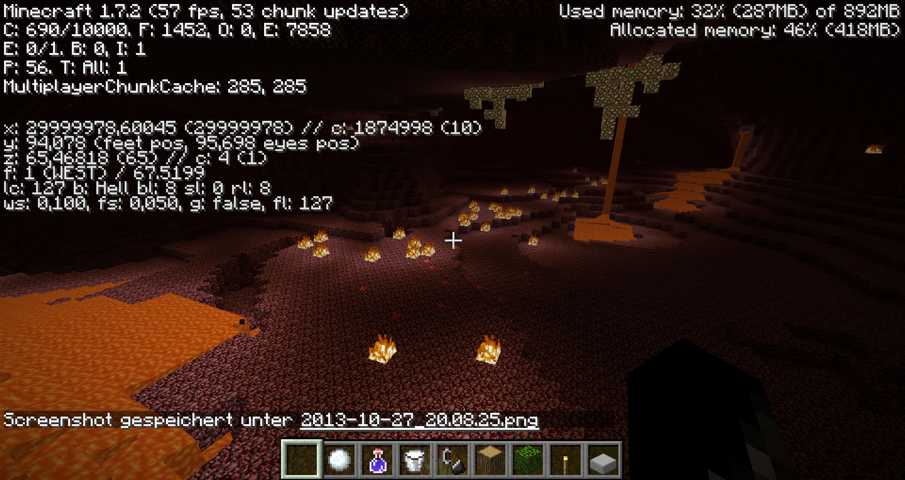This screenshot has height=480, width=905.
Task: Choose the torch in the hotbar
Action: 565,460
